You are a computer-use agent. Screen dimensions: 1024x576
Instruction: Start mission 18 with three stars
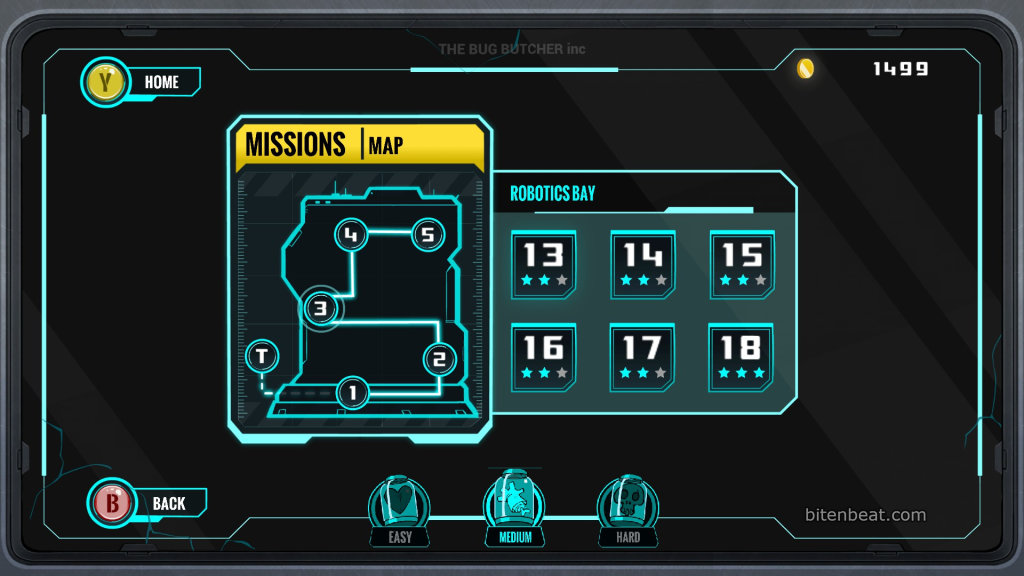coord(742,355)
